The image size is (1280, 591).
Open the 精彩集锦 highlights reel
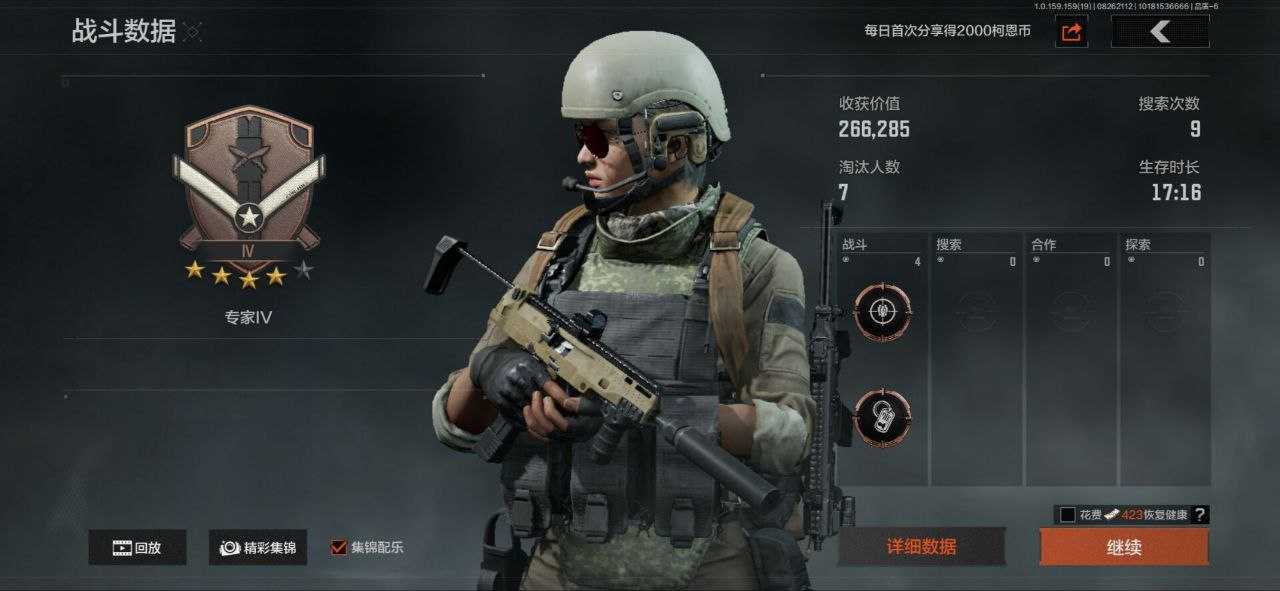click(x=258, y=547)
